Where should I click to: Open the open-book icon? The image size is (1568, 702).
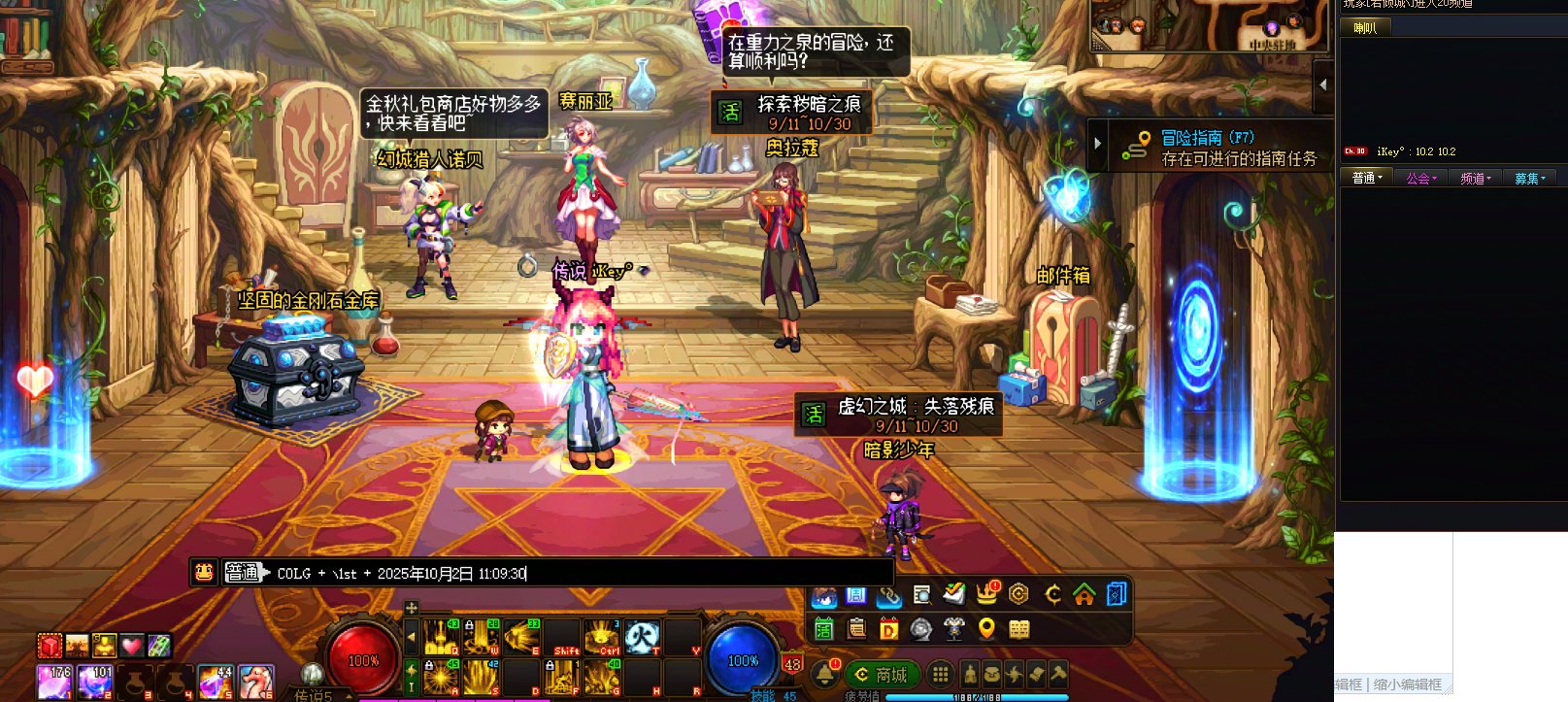[1018, 629]
